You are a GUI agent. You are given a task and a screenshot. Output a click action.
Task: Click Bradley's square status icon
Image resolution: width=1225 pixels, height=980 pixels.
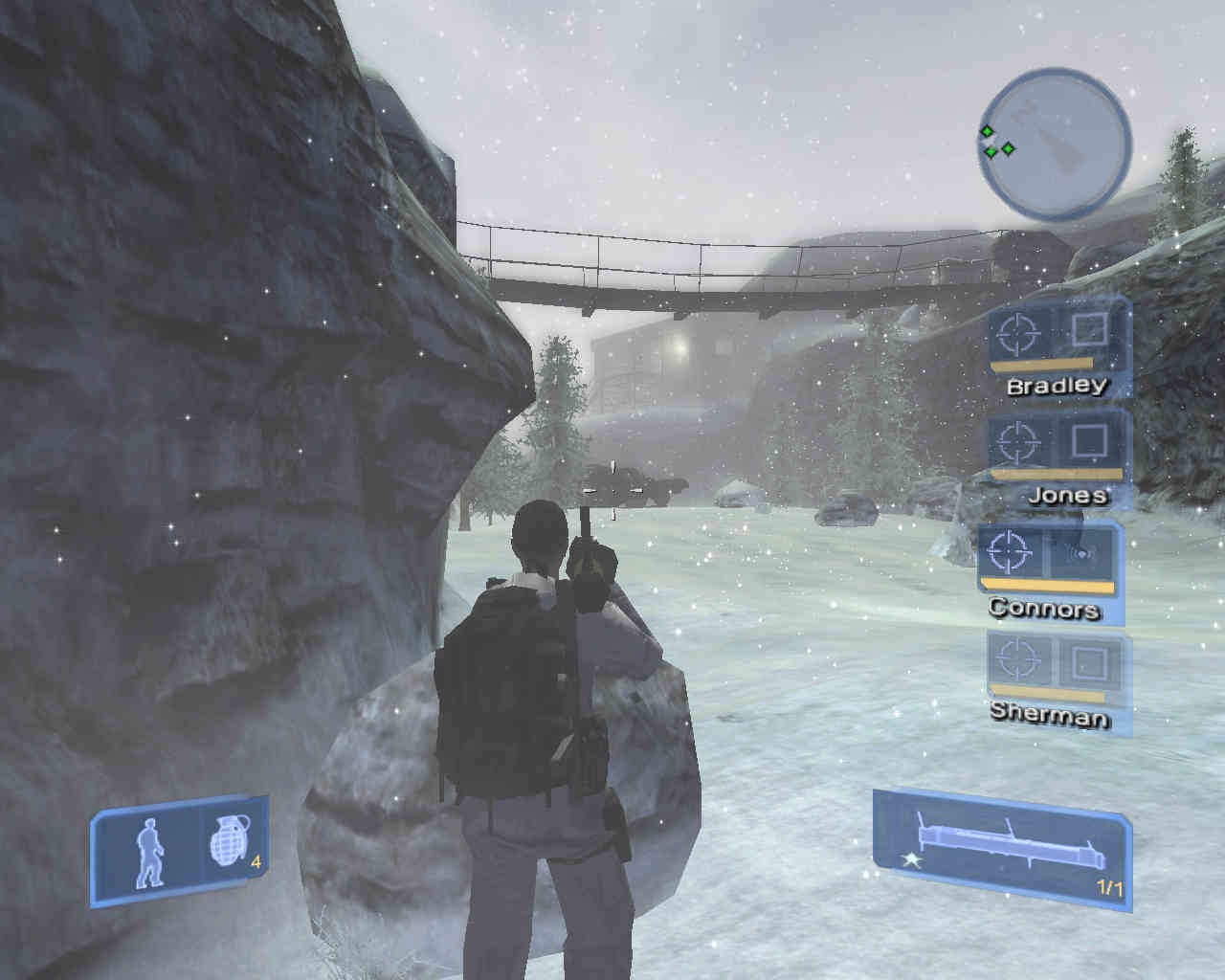1089,331
